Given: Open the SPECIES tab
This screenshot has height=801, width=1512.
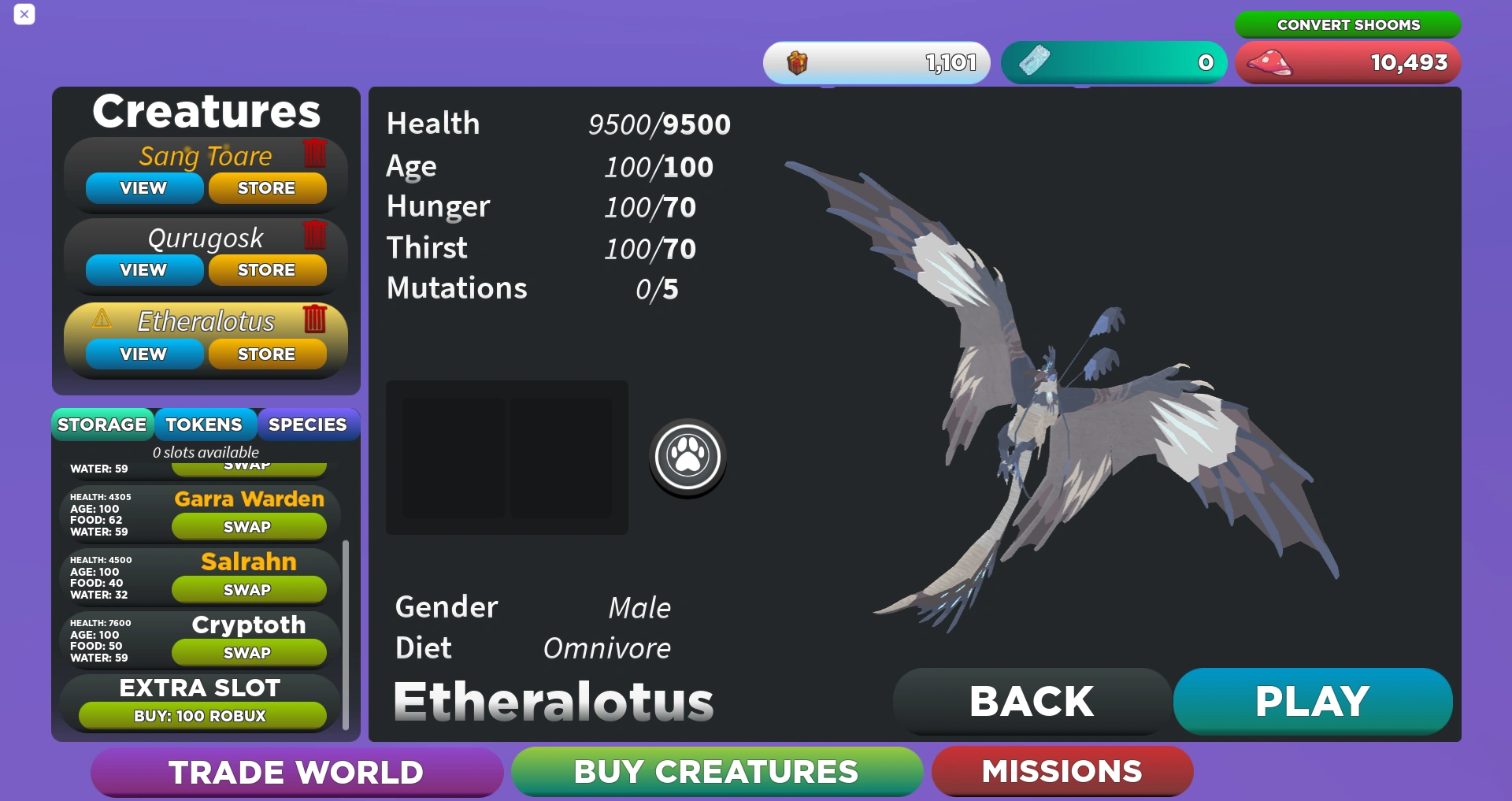Looking at the screenshot, I should [308, 425].
